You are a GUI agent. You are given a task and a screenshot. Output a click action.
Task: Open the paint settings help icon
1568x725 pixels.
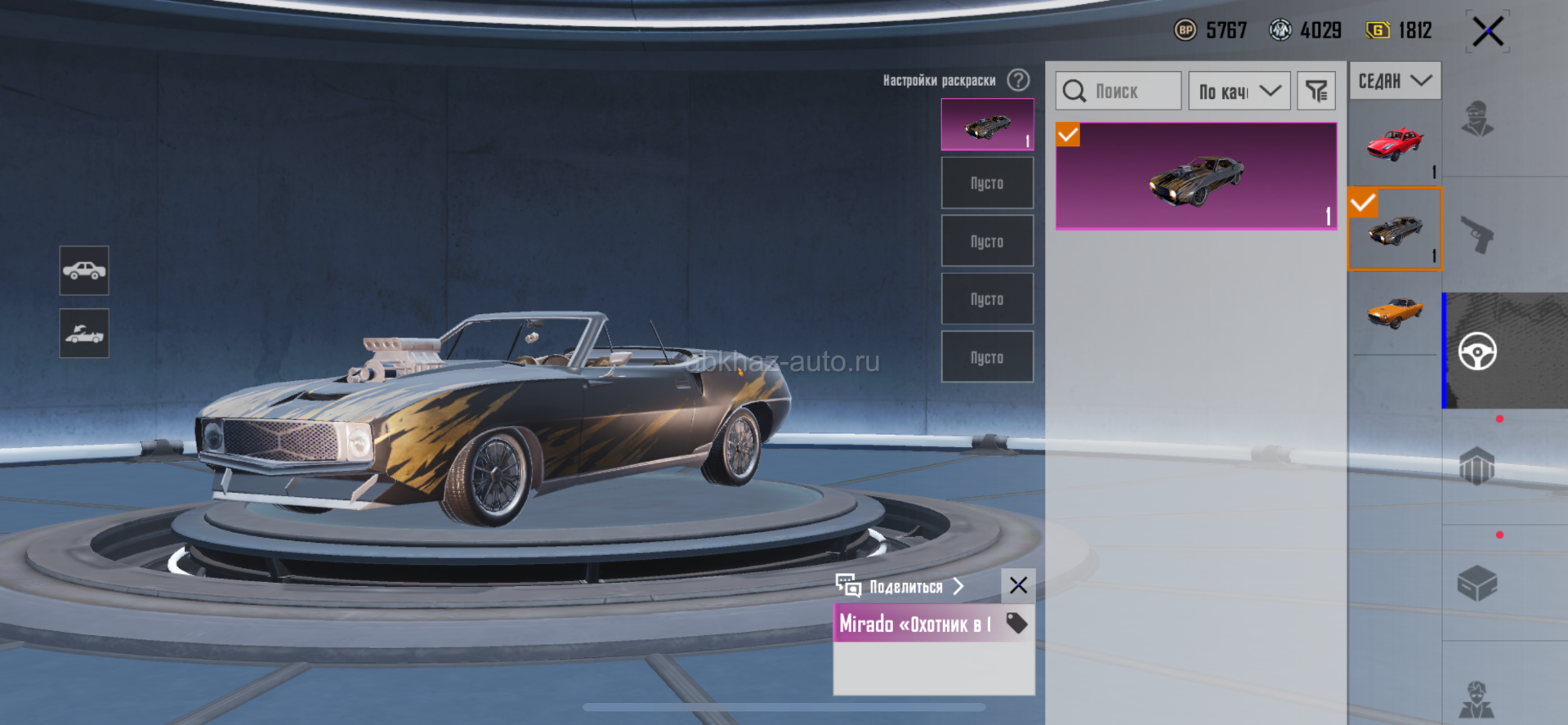[1018, 80]
